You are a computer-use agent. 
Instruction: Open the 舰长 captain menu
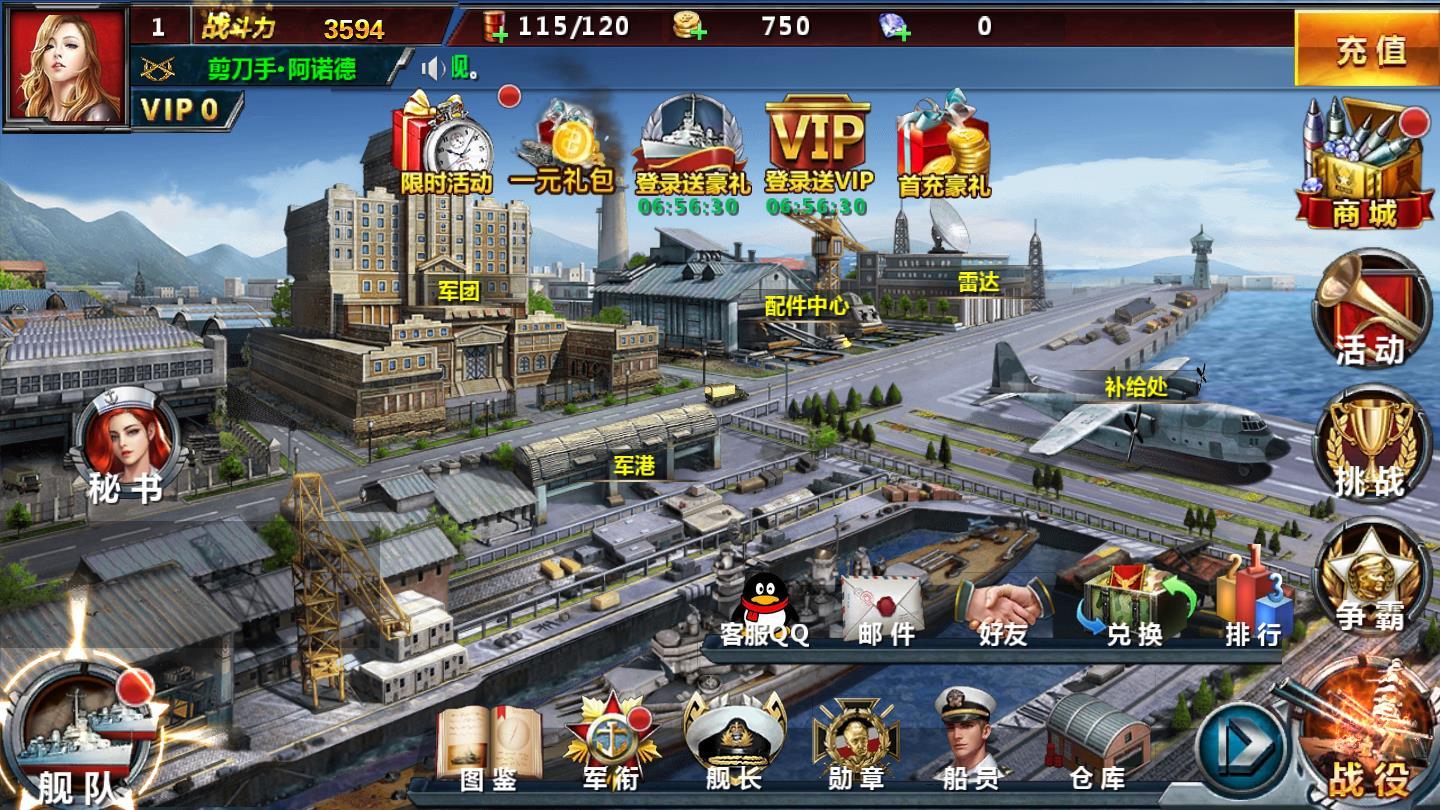(734, 744)
